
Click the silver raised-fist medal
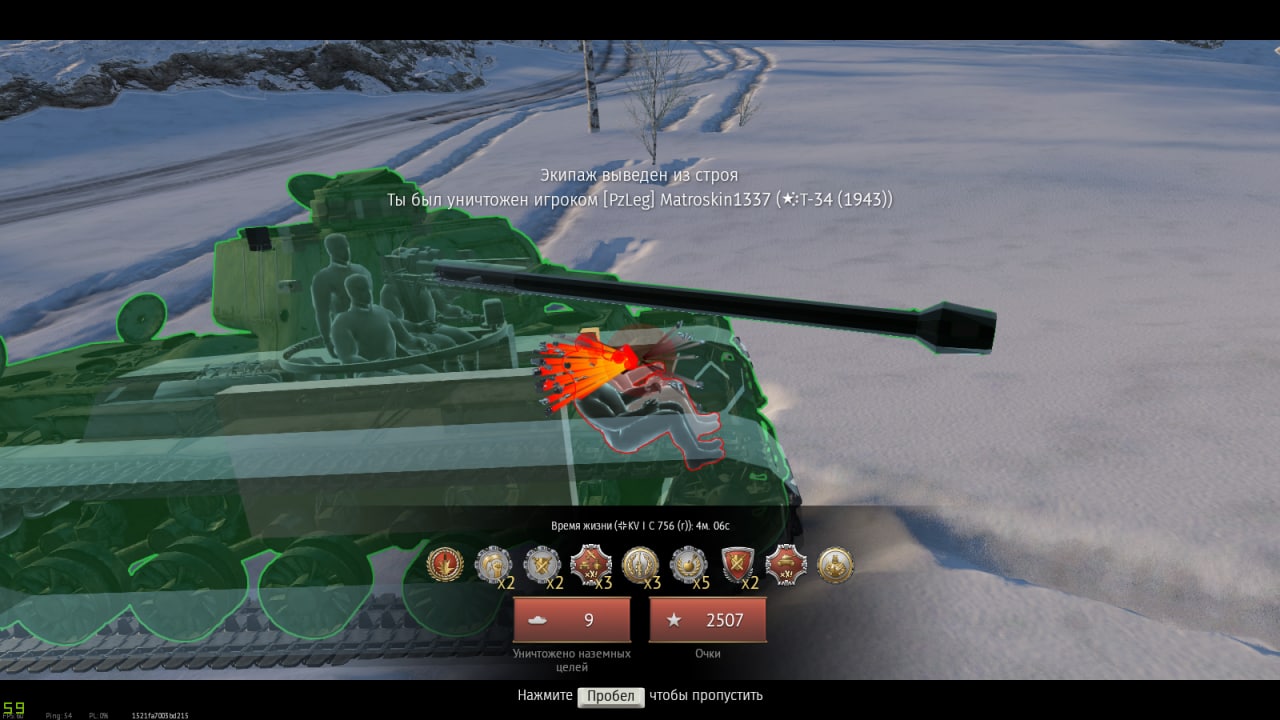coord(492,565)
